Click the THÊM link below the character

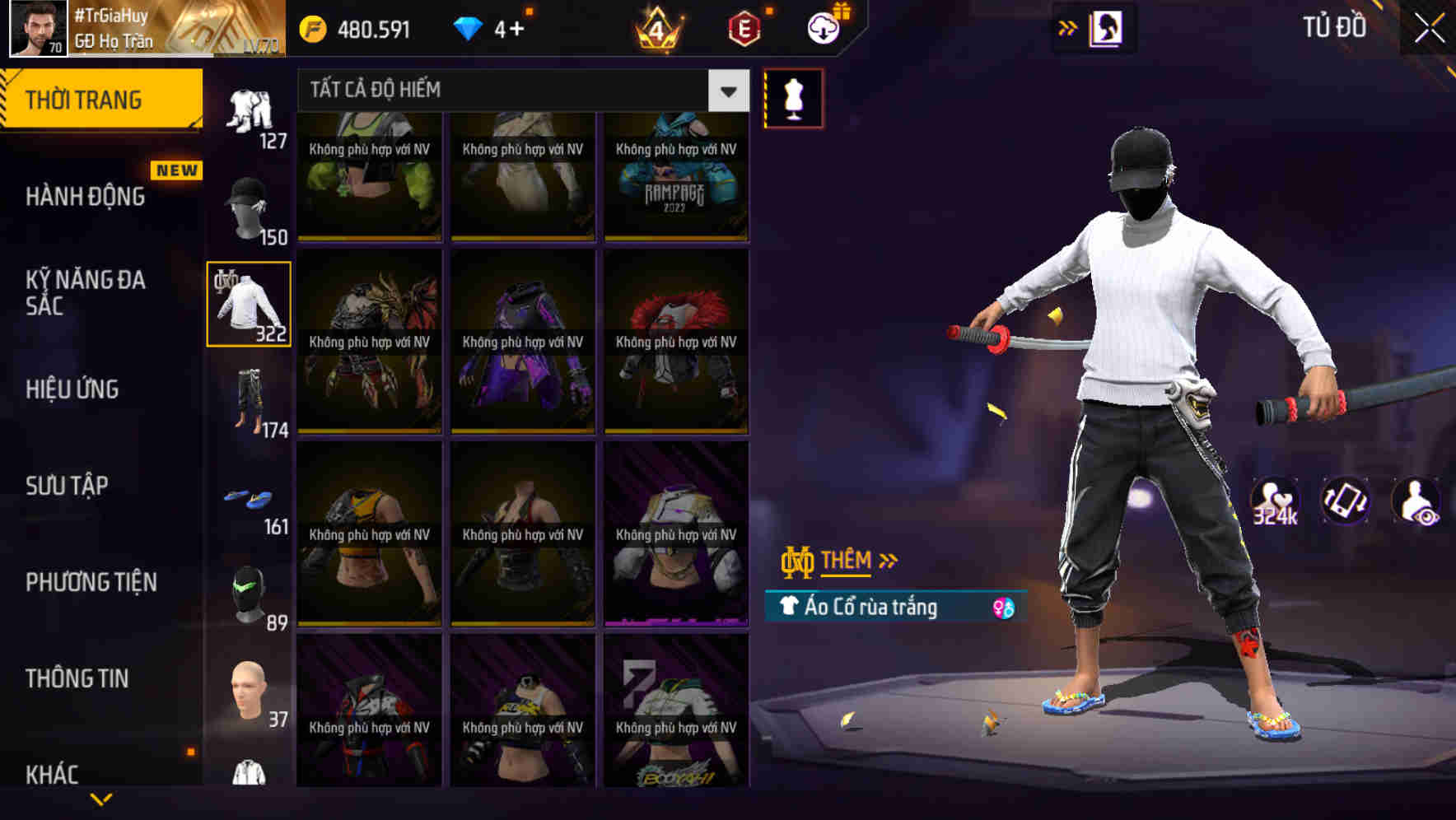coord(848,561)
